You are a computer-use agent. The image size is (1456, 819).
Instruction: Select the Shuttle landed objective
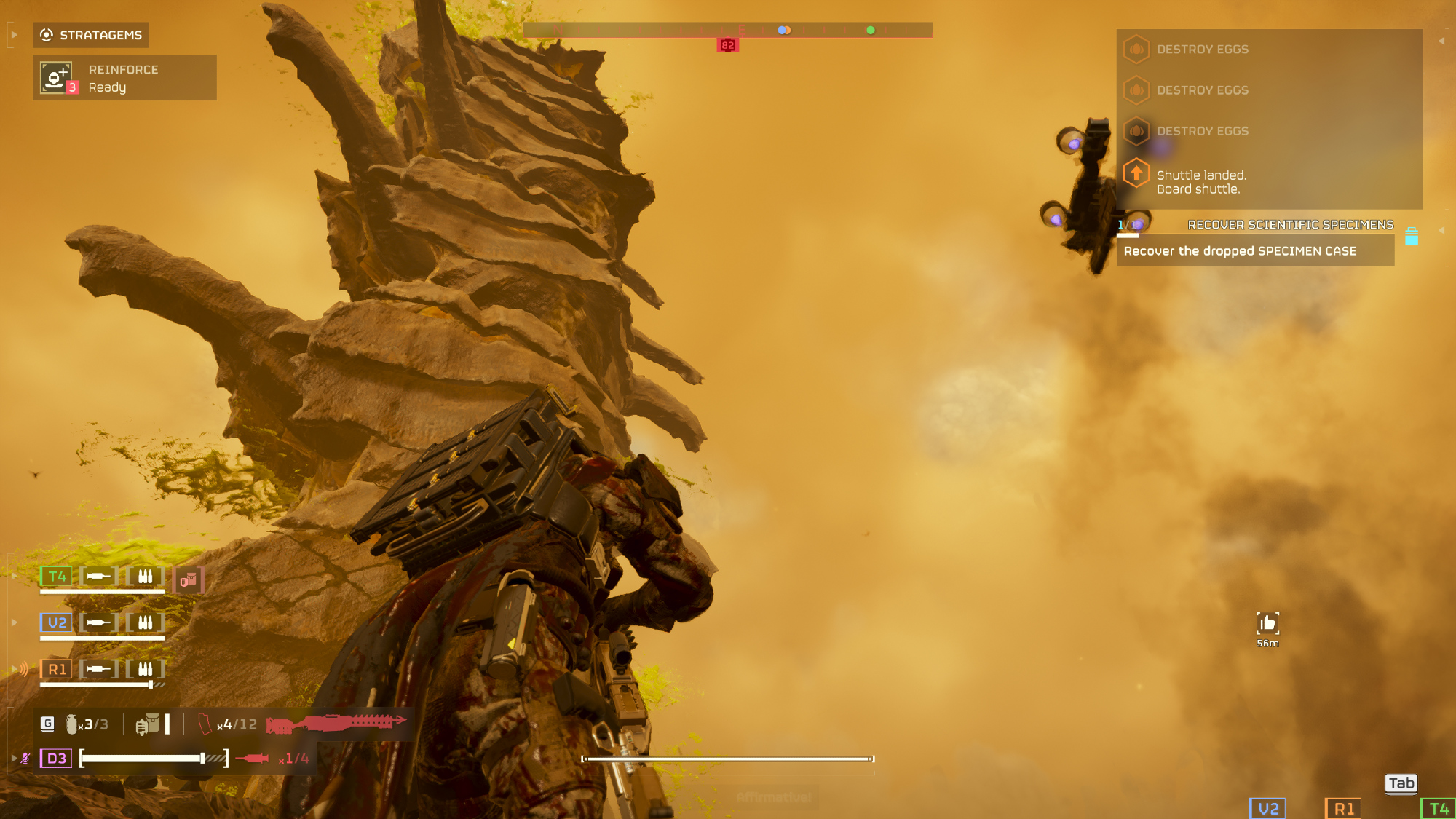pos(1201,182)
